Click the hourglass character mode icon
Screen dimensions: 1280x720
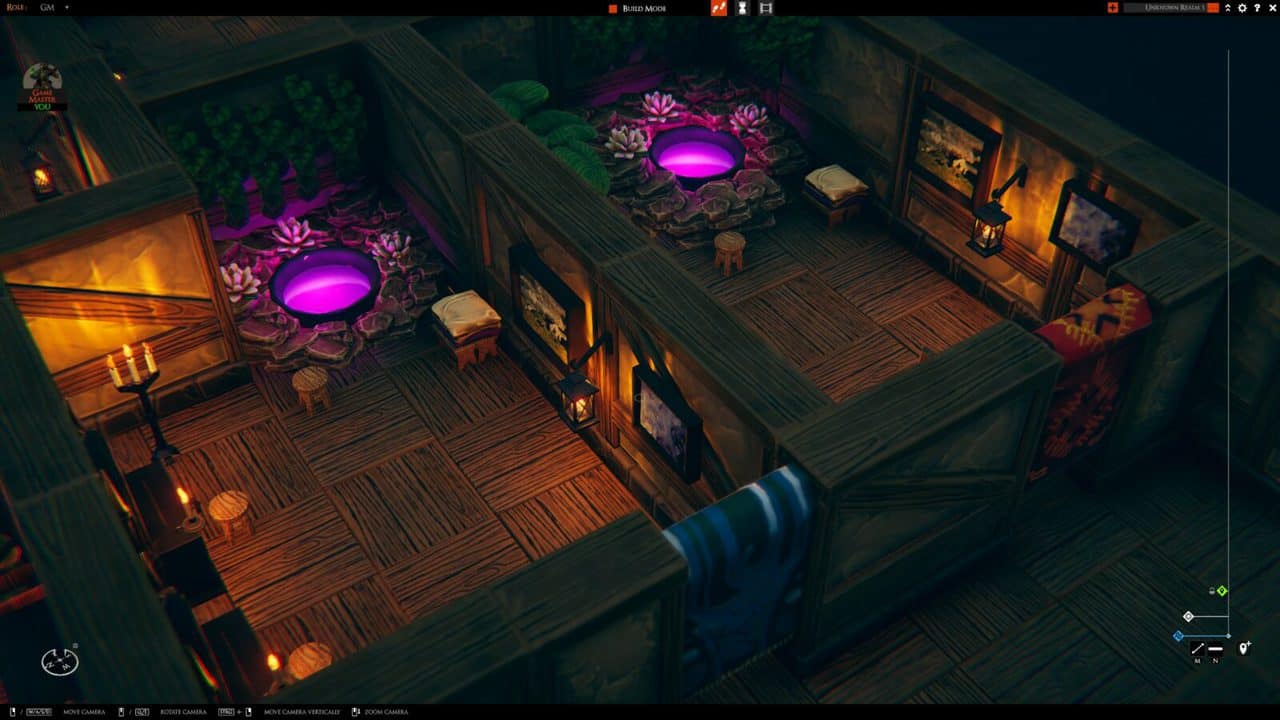pos(742,8)
